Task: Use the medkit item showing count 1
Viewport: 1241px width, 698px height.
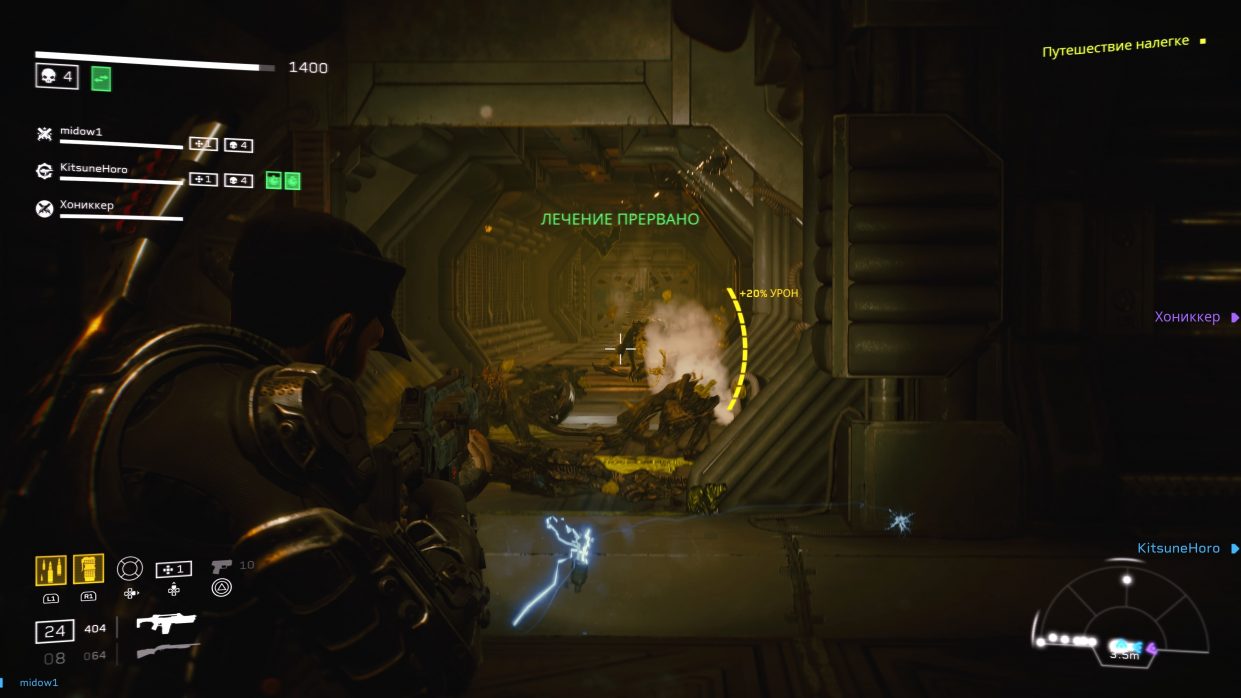Action: coord(173,569)
